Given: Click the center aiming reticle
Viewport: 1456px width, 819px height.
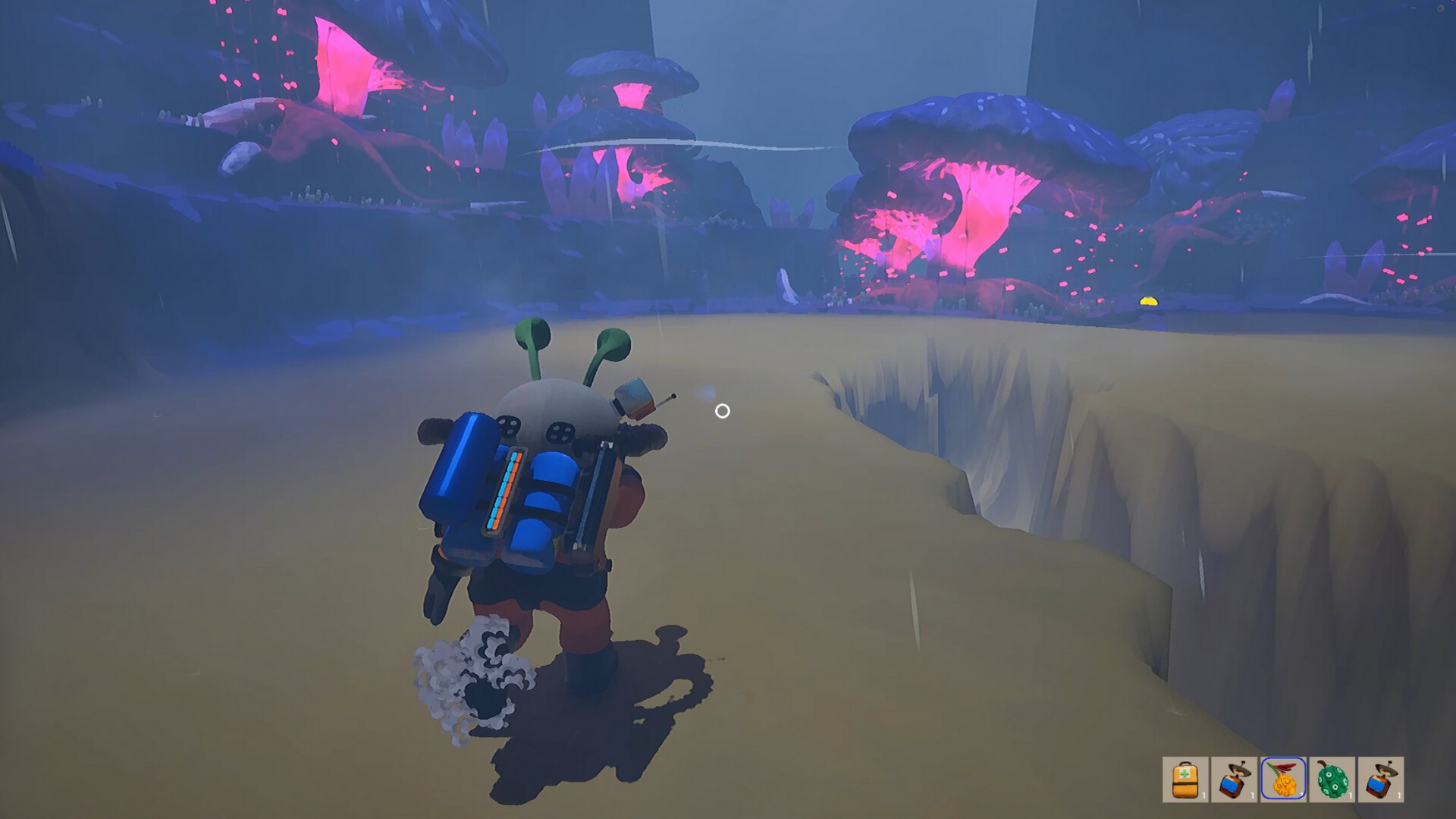Looking at the screenshot, I should [x=721, y=411].
